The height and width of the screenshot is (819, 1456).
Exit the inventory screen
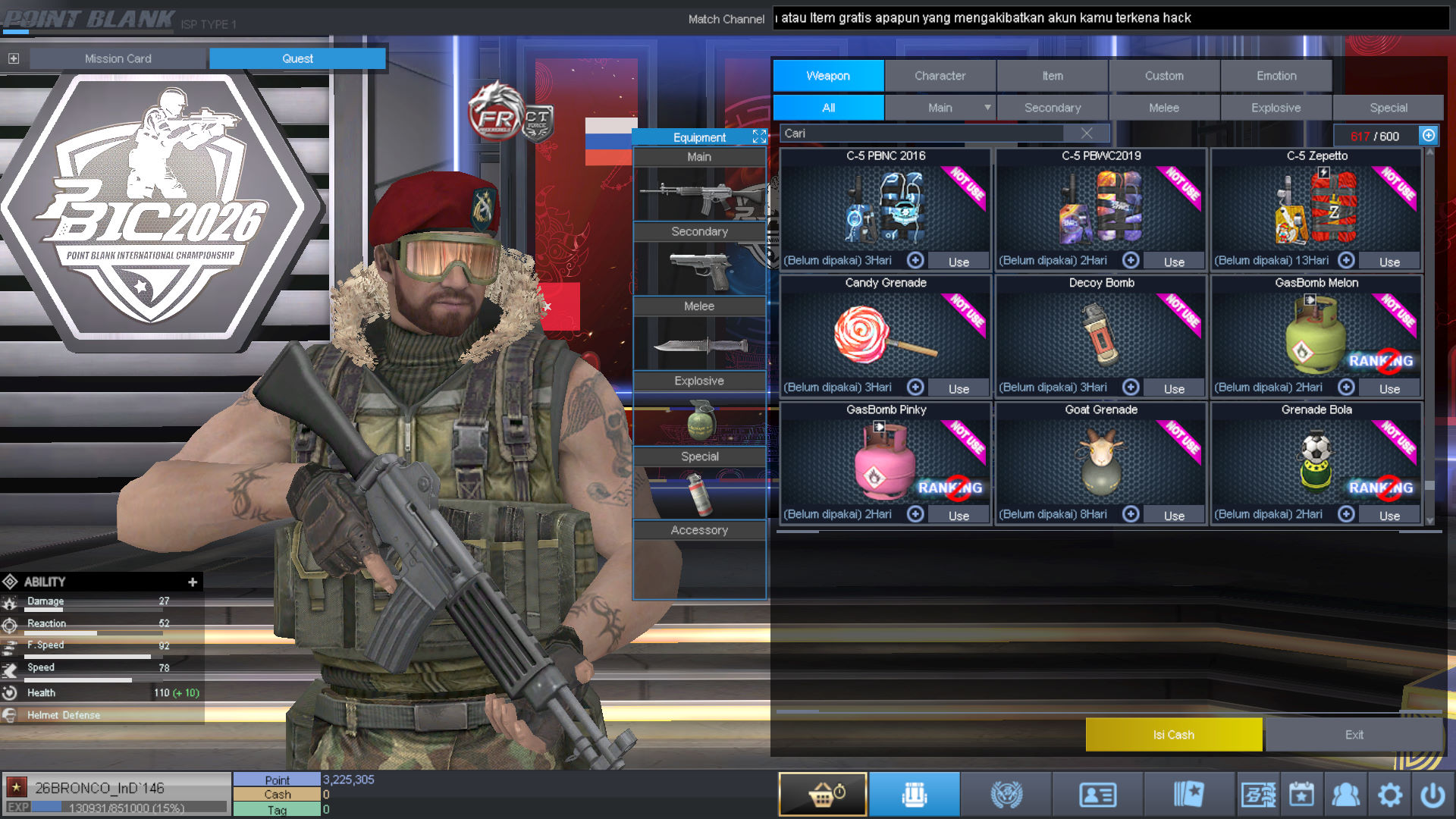pos(1354,735)
